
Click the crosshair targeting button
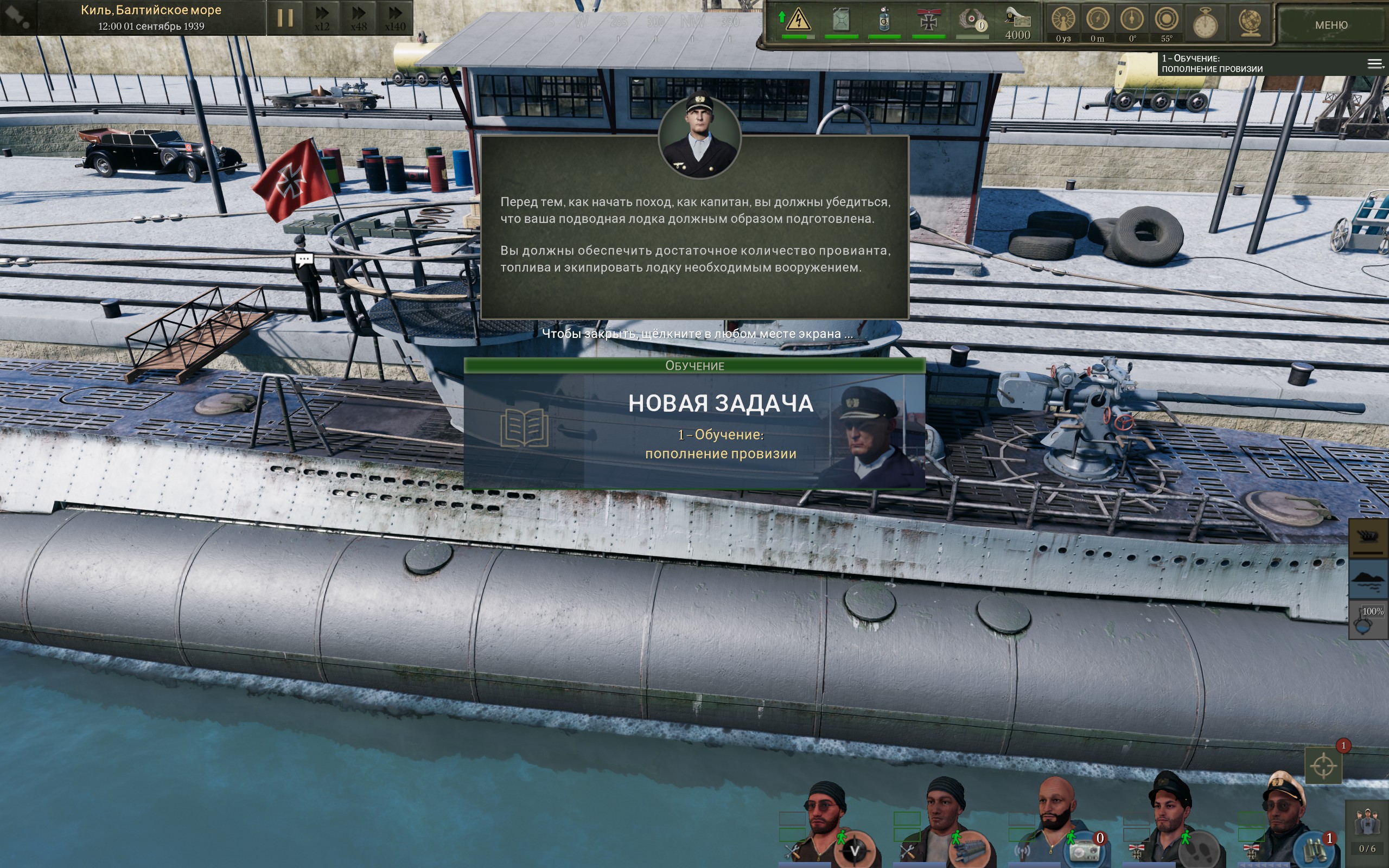pyautogui.click(x=1323, y=765)
